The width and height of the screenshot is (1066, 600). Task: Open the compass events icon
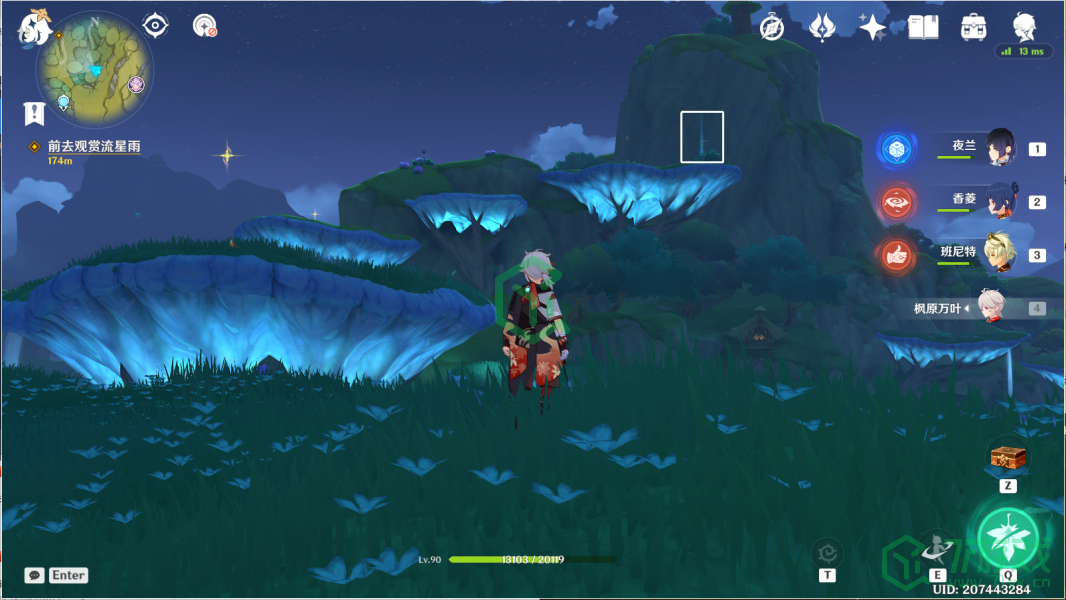(772, 28)
